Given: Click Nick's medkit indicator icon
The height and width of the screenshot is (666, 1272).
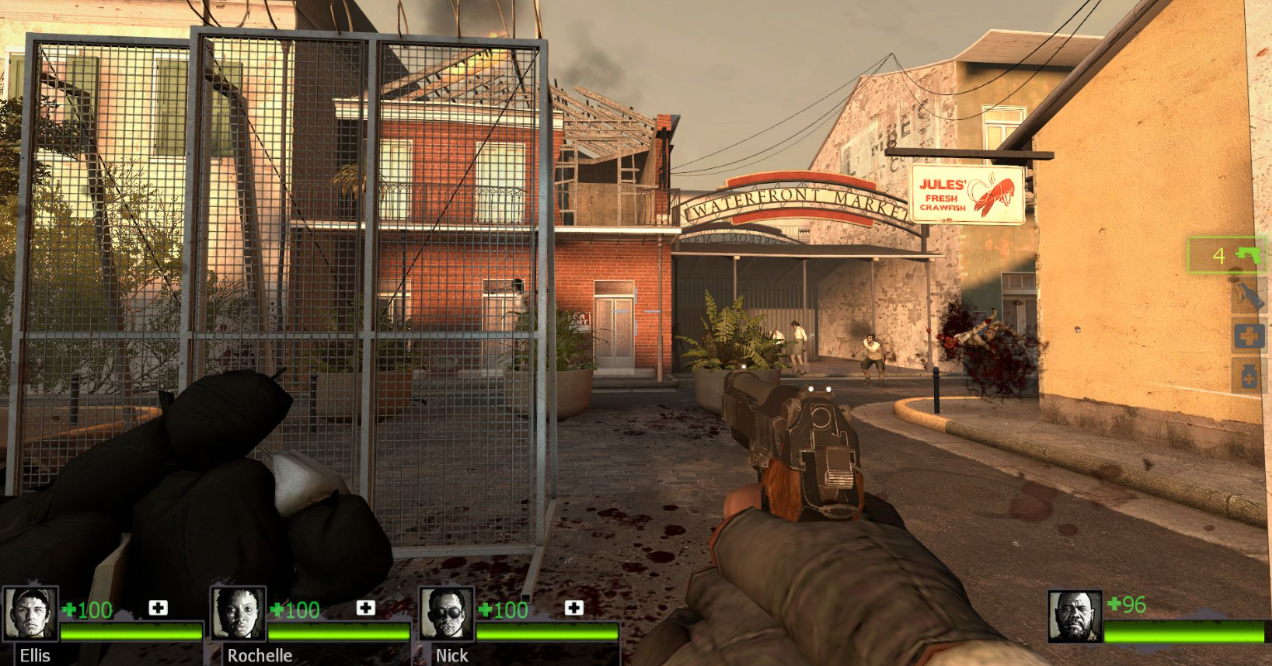Looking at the screenshot, I should pyautogui.click(x=574, y=608).
